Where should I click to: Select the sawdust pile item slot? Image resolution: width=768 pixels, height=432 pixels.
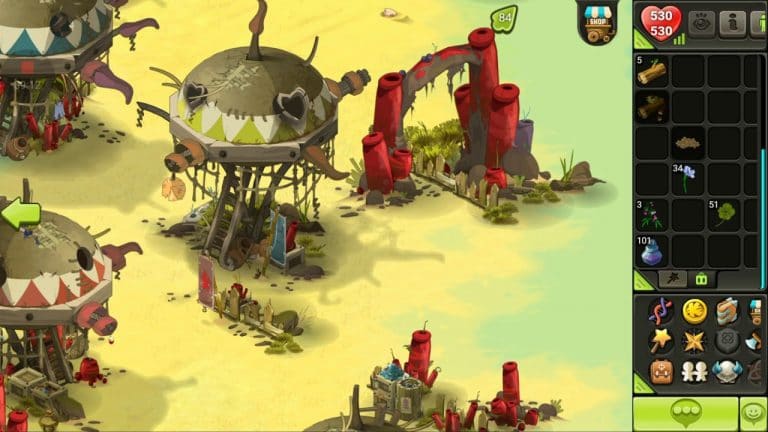tap(688, 142)
